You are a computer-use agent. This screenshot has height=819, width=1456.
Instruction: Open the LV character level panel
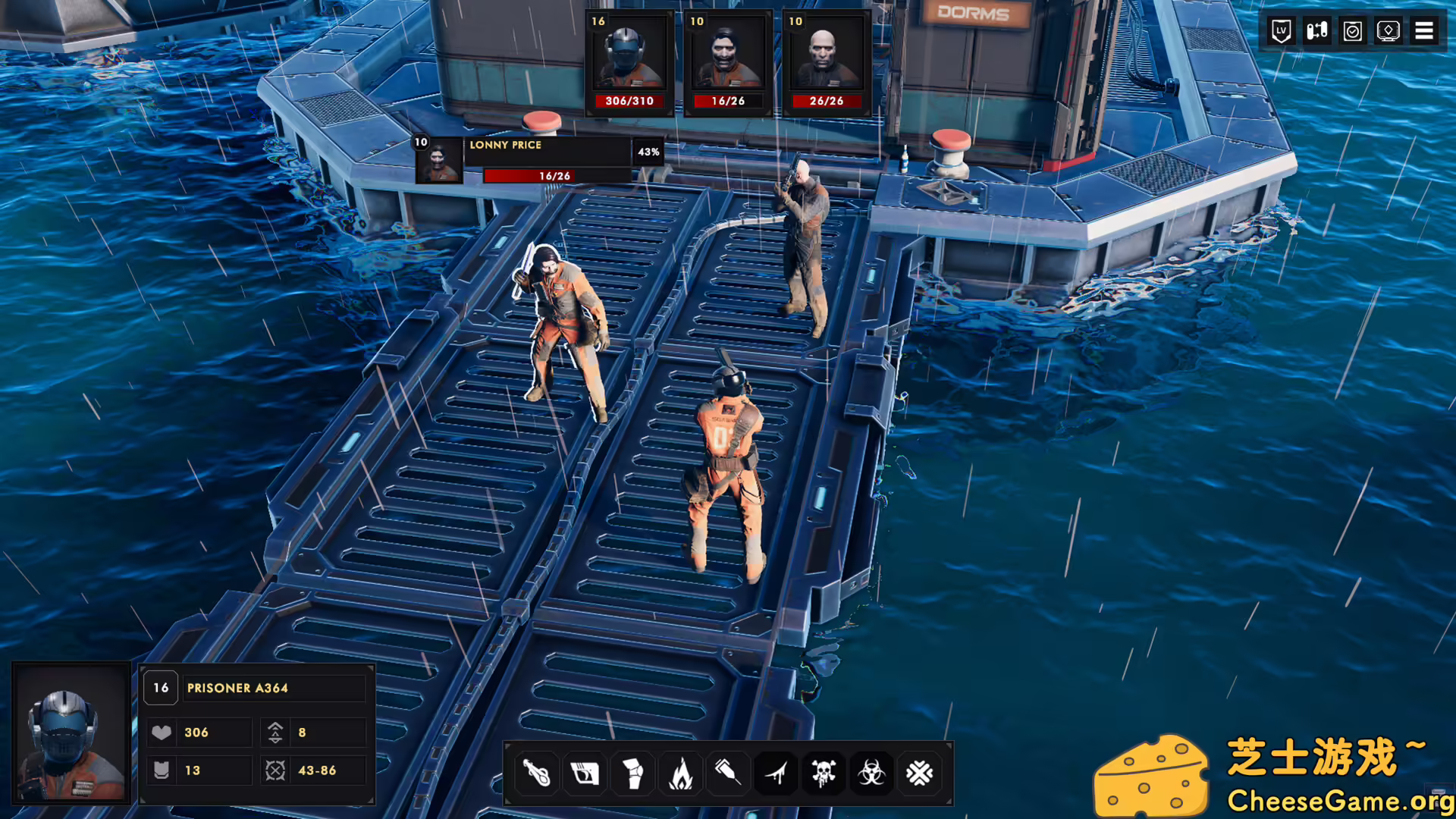(x=1279, y=30)
